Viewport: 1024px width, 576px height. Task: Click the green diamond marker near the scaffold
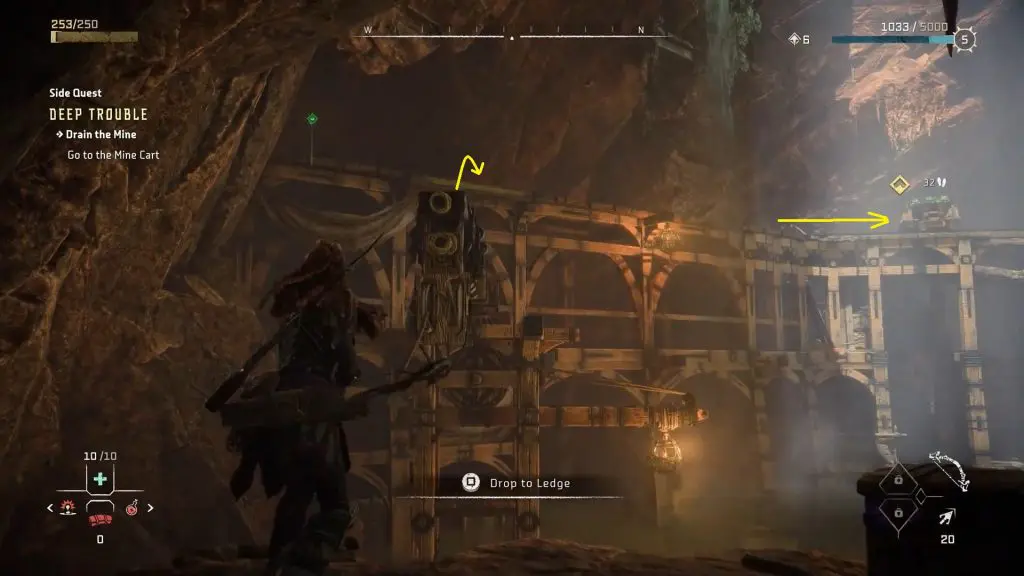312,119
